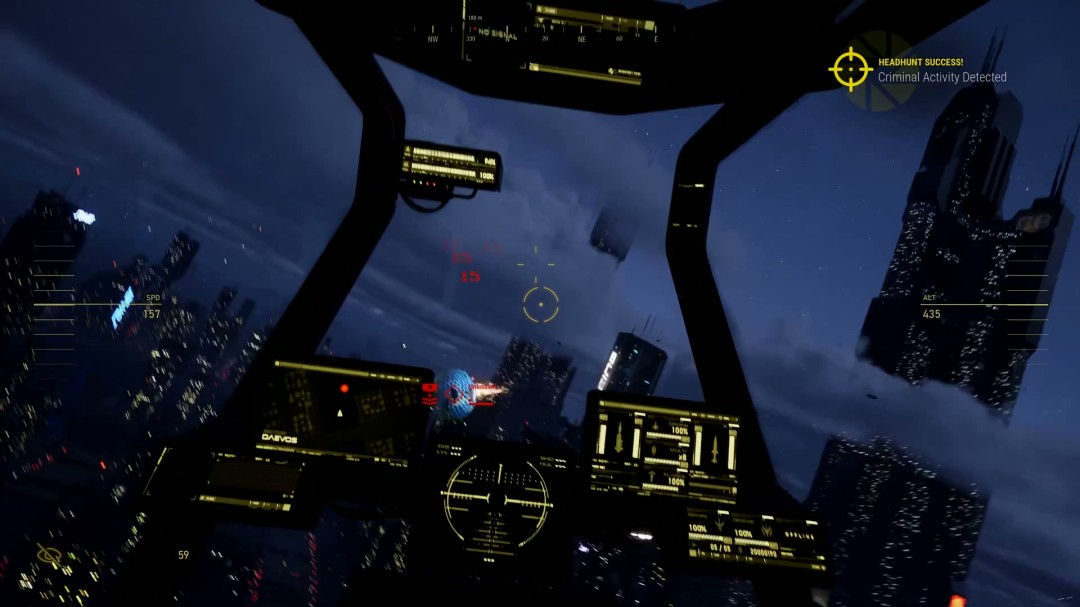
Task: Open the Criminal Activity Detected notification
Action: pyautogui.click(x=942, y=77)
